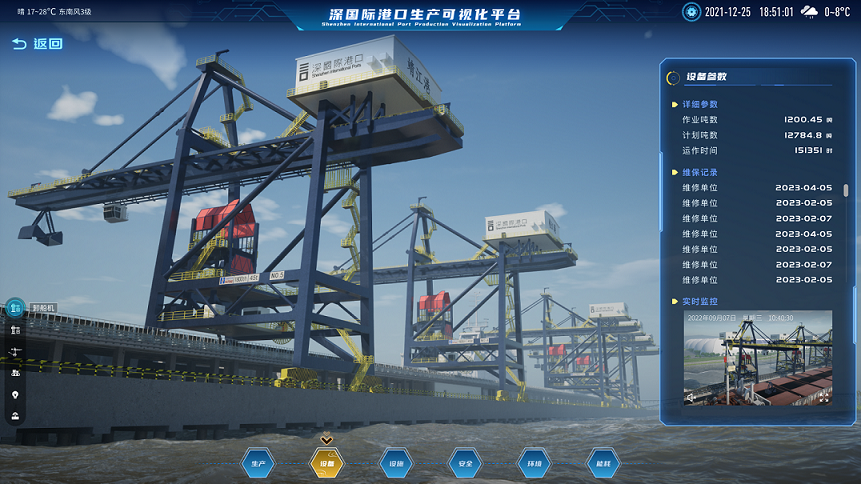Select the first 2023-04-05 maintenance record row
The width and height of the screenshot is (861, 484).
click(757, 187)
